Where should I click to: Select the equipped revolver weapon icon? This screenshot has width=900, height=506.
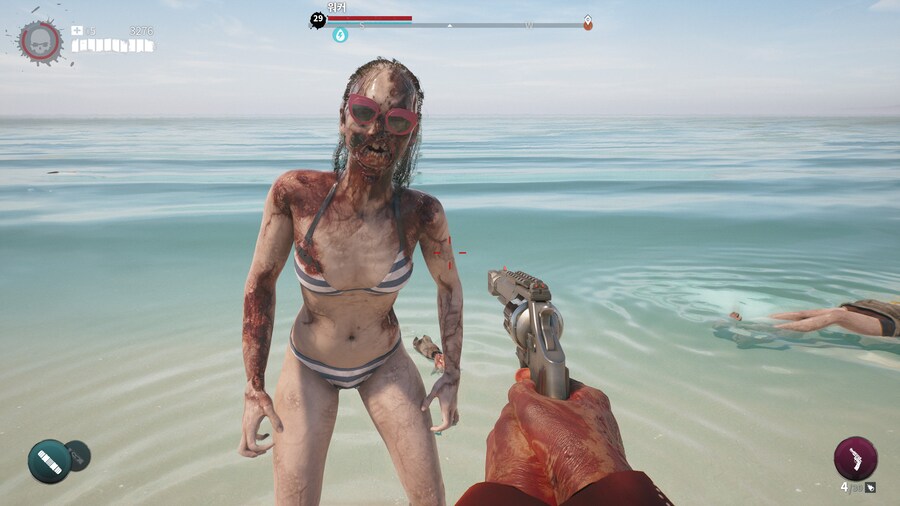855,458
